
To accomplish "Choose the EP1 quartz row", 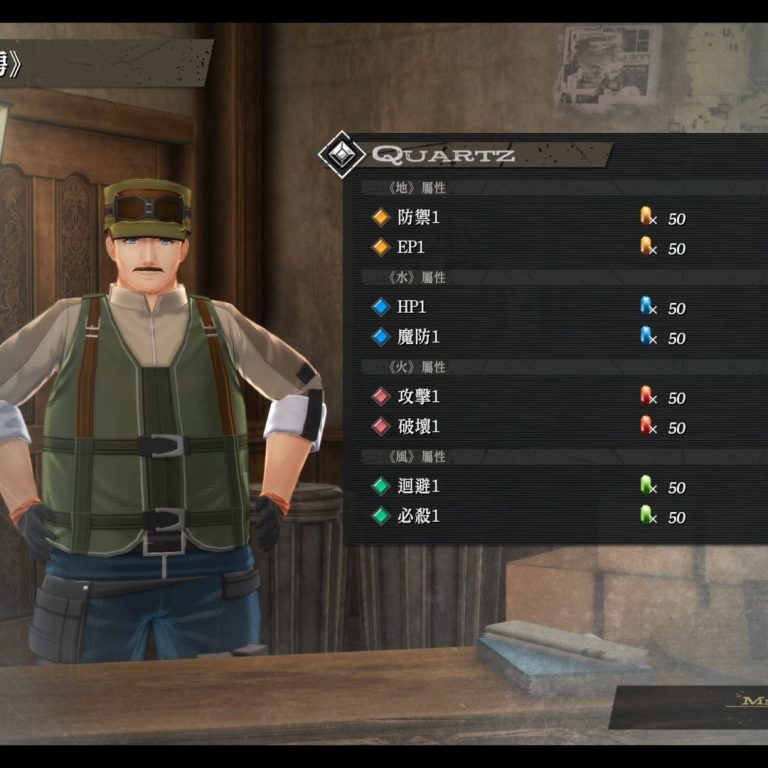I will click(411, 247).
